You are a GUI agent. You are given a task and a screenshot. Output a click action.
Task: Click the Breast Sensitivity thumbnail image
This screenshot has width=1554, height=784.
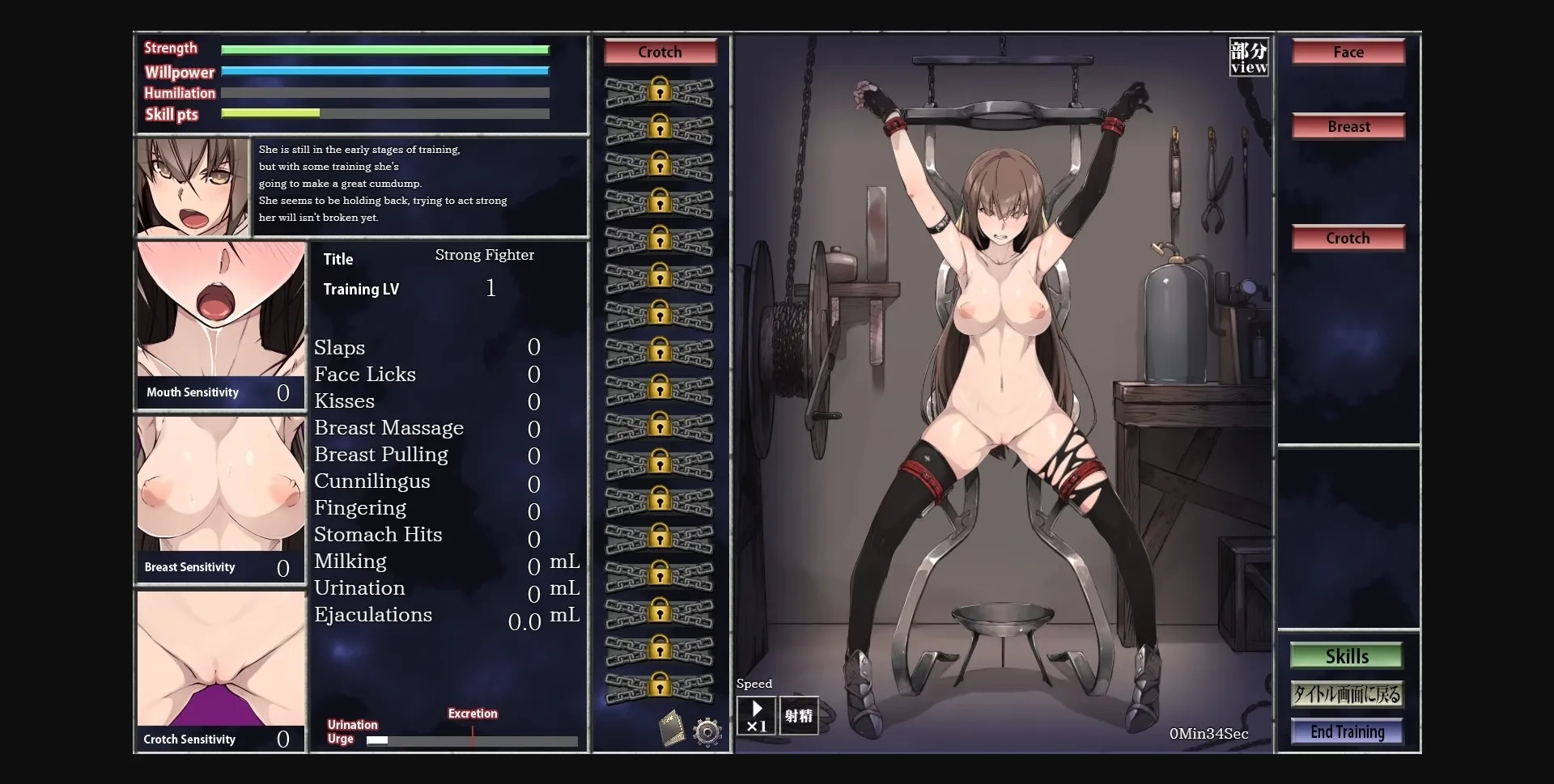219,485
